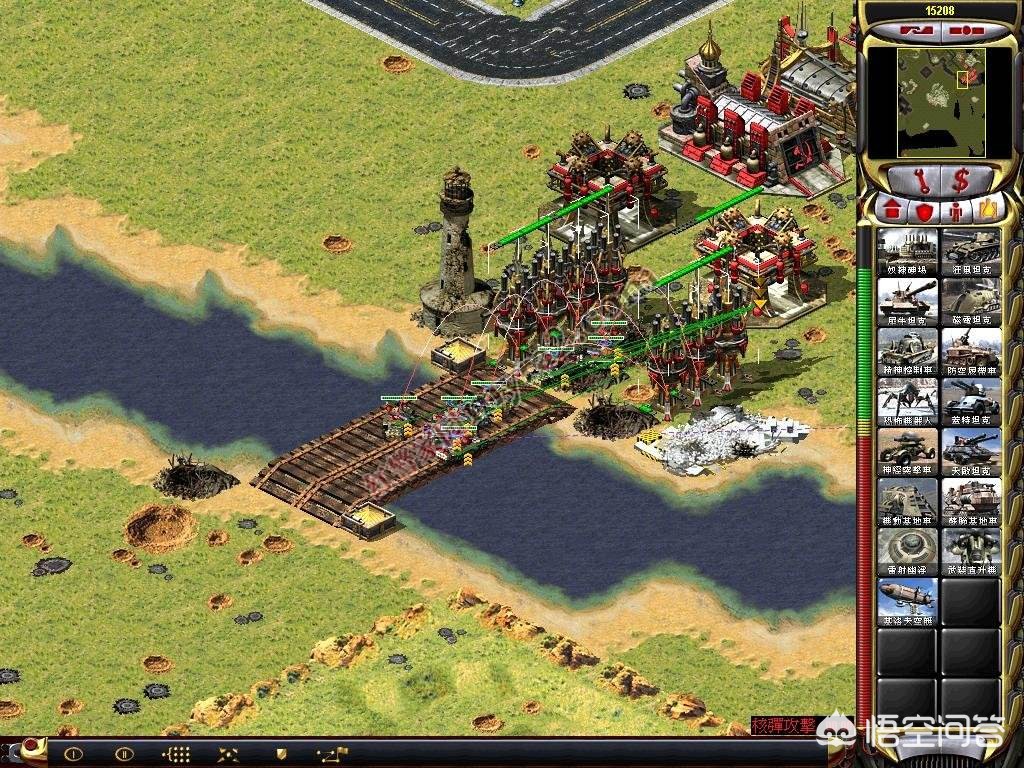Screen dimensions: 1024x768
Task: Open the infantry build tab
Action: 956,211
